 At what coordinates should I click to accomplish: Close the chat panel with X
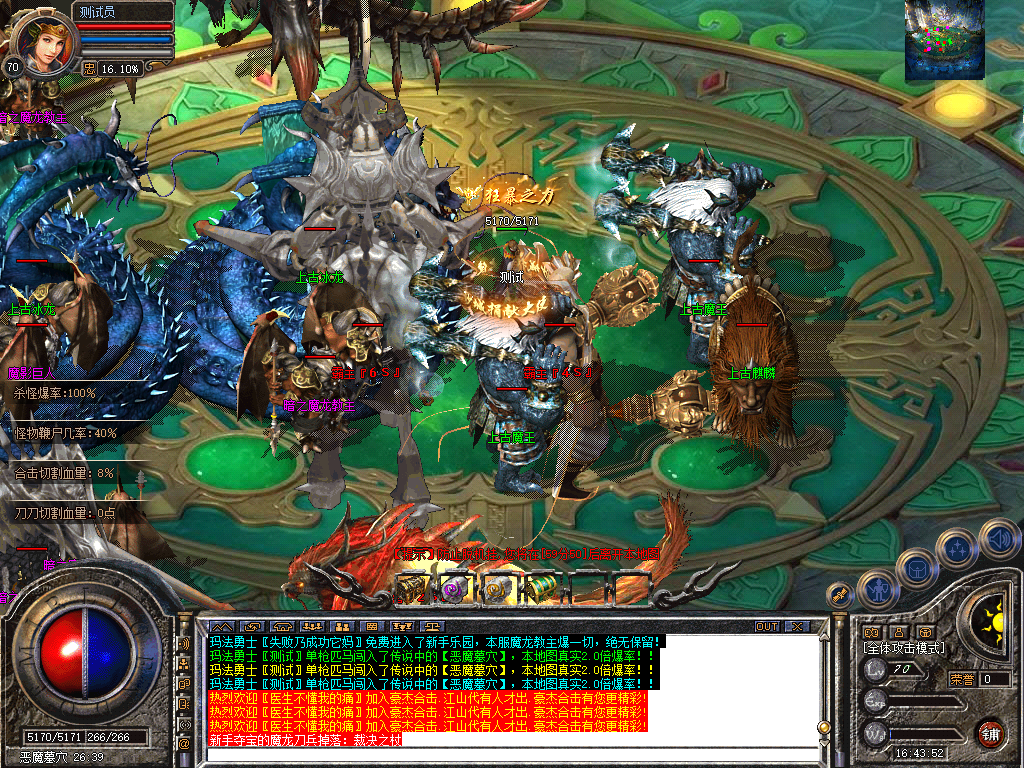coord(797,627)
